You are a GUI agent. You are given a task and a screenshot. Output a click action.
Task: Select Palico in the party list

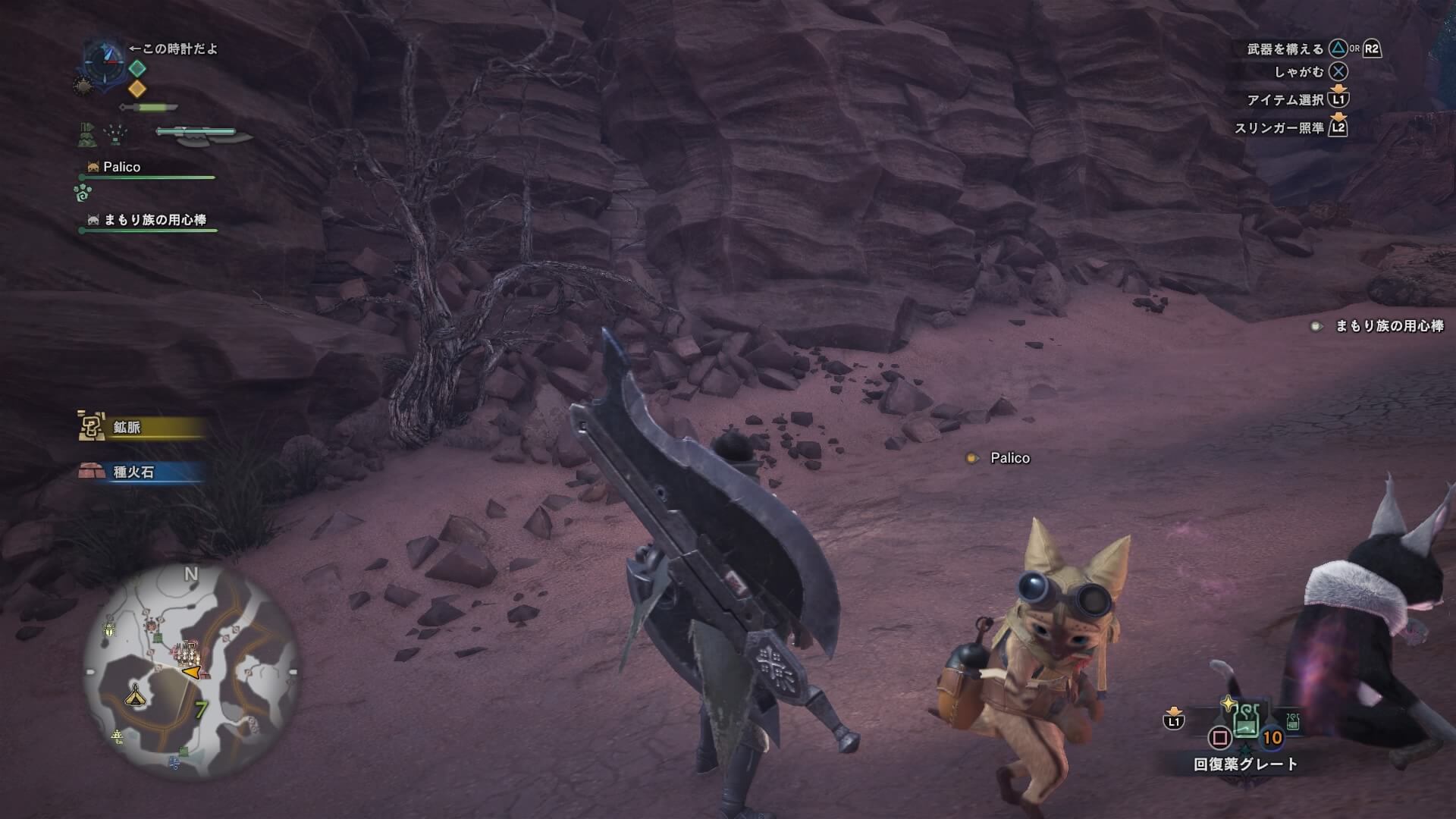(x=121, y=167)
